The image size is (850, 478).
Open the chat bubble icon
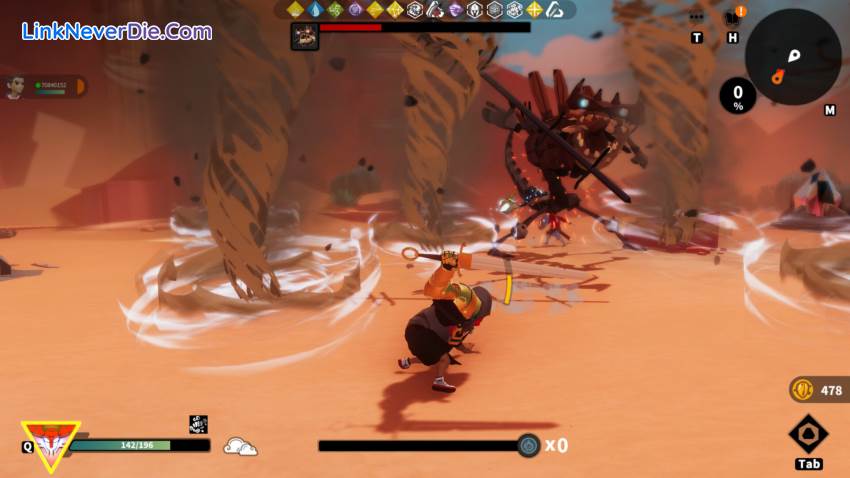697,17
